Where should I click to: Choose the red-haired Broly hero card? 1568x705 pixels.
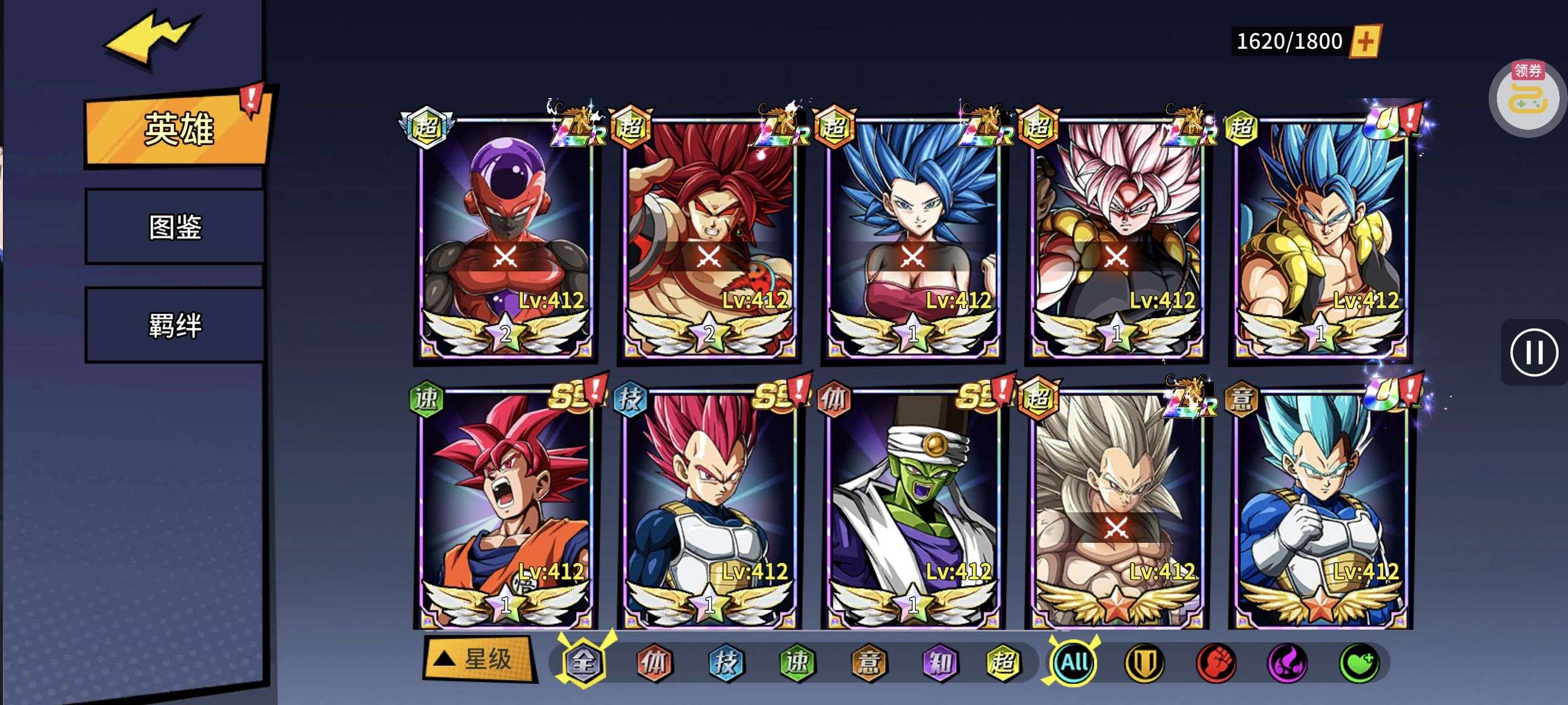pyautogui.click(x=709, y=237)
